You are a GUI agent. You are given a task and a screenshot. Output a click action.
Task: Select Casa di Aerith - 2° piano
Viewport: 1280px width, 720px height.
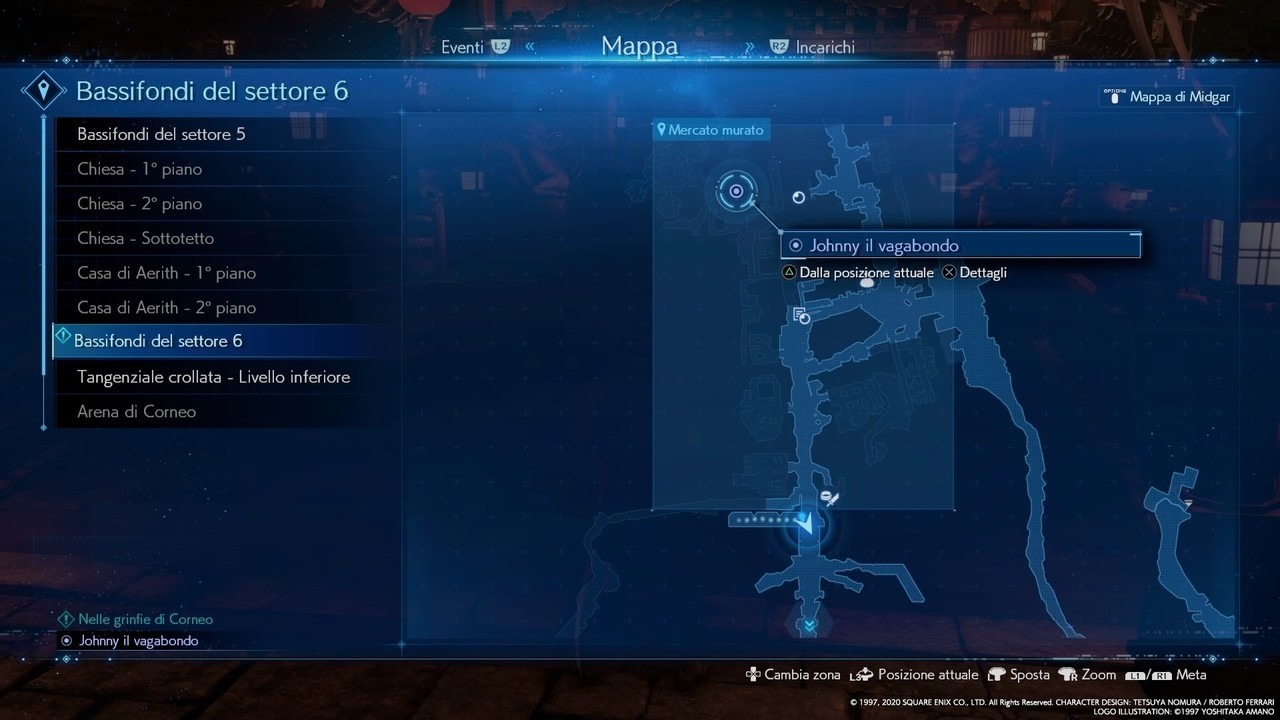pyautogui.click(x=166, y=307)
